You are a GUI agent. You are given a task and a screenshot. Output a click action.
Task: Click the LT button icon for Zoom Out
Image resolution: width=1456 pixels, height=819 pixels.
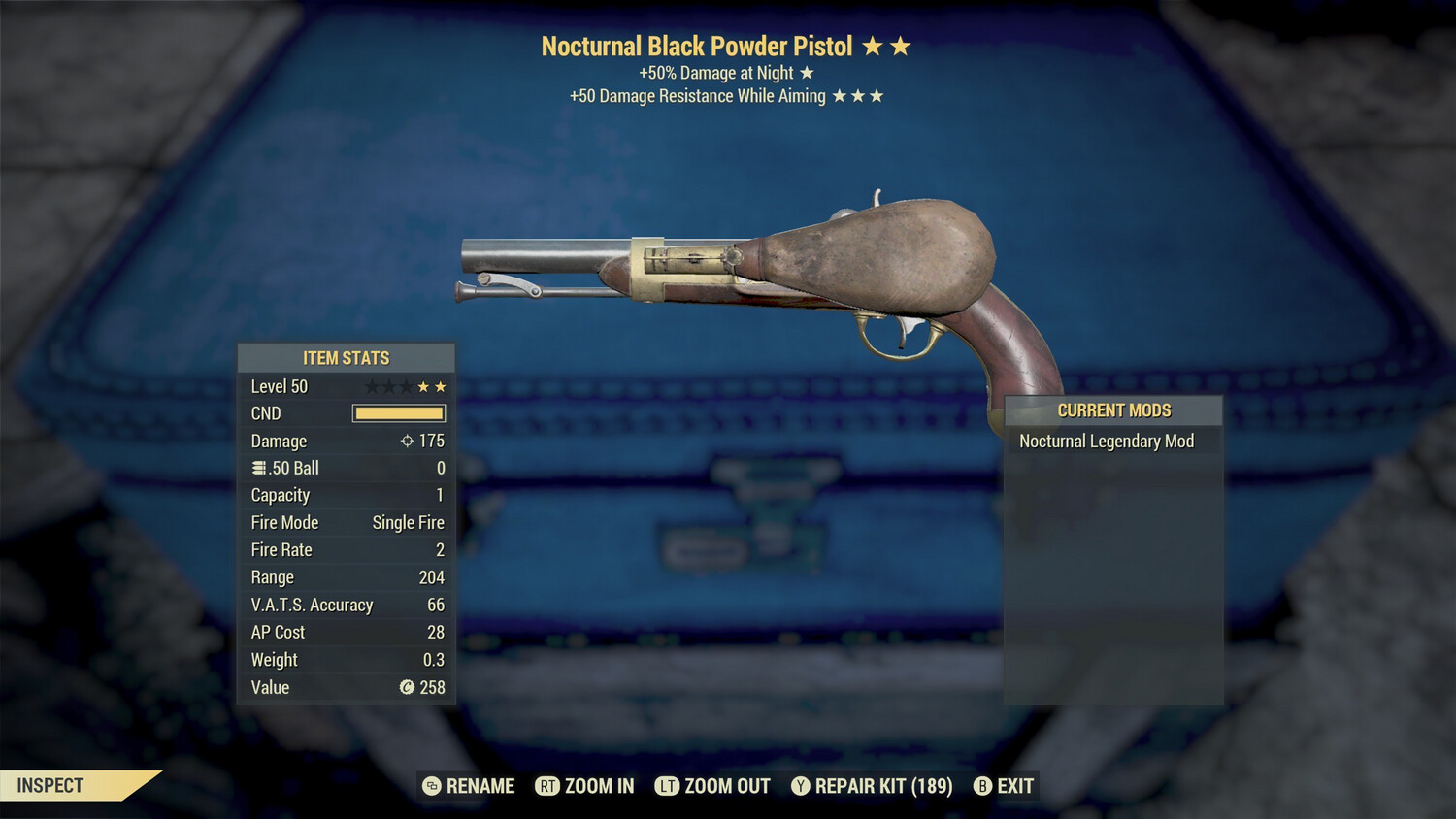(x=668, y=786)
